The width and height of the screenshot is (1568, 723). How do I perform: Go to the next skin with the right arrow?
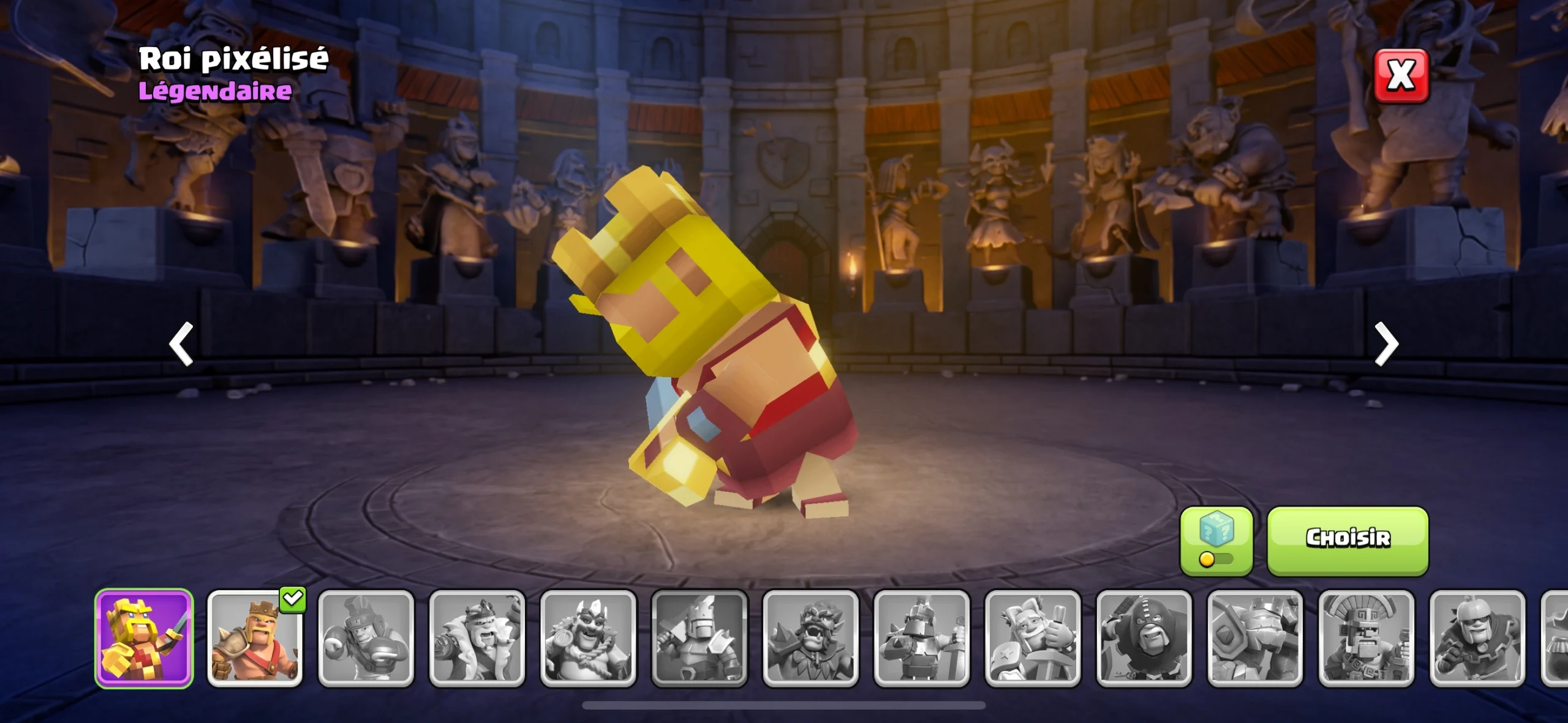[x=1386, y=344]
